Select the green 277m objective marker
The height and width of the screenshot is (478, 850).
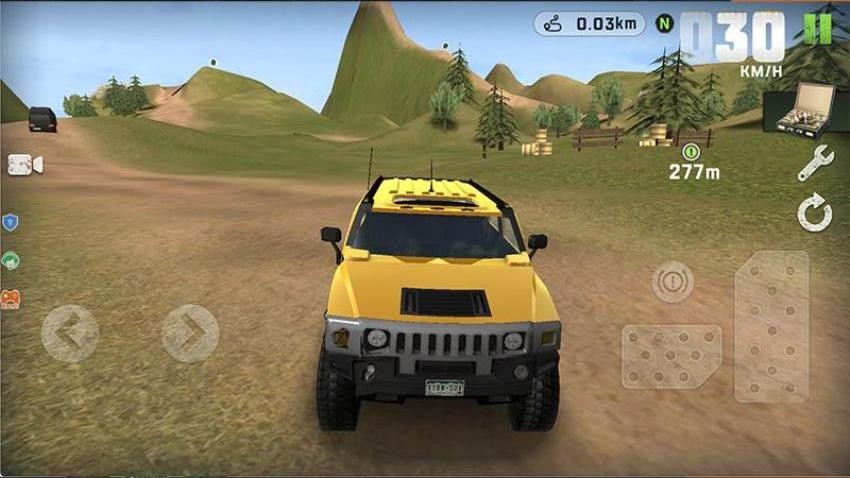(x=689, y=152)
